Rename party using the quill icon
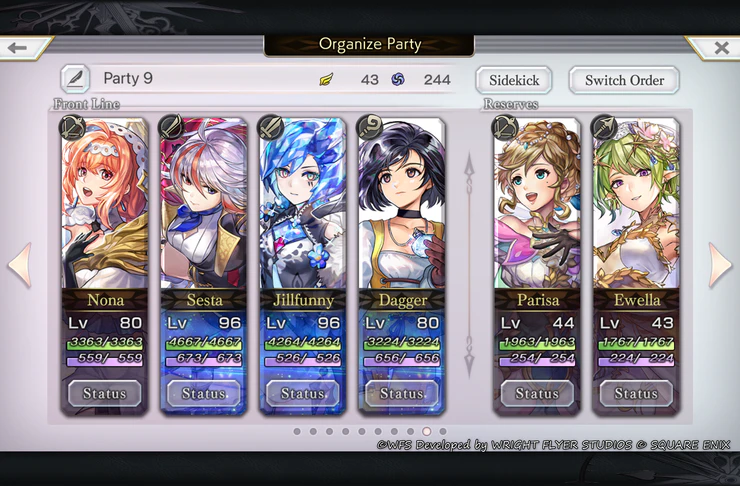740x486 pixels. click(74, 79)
